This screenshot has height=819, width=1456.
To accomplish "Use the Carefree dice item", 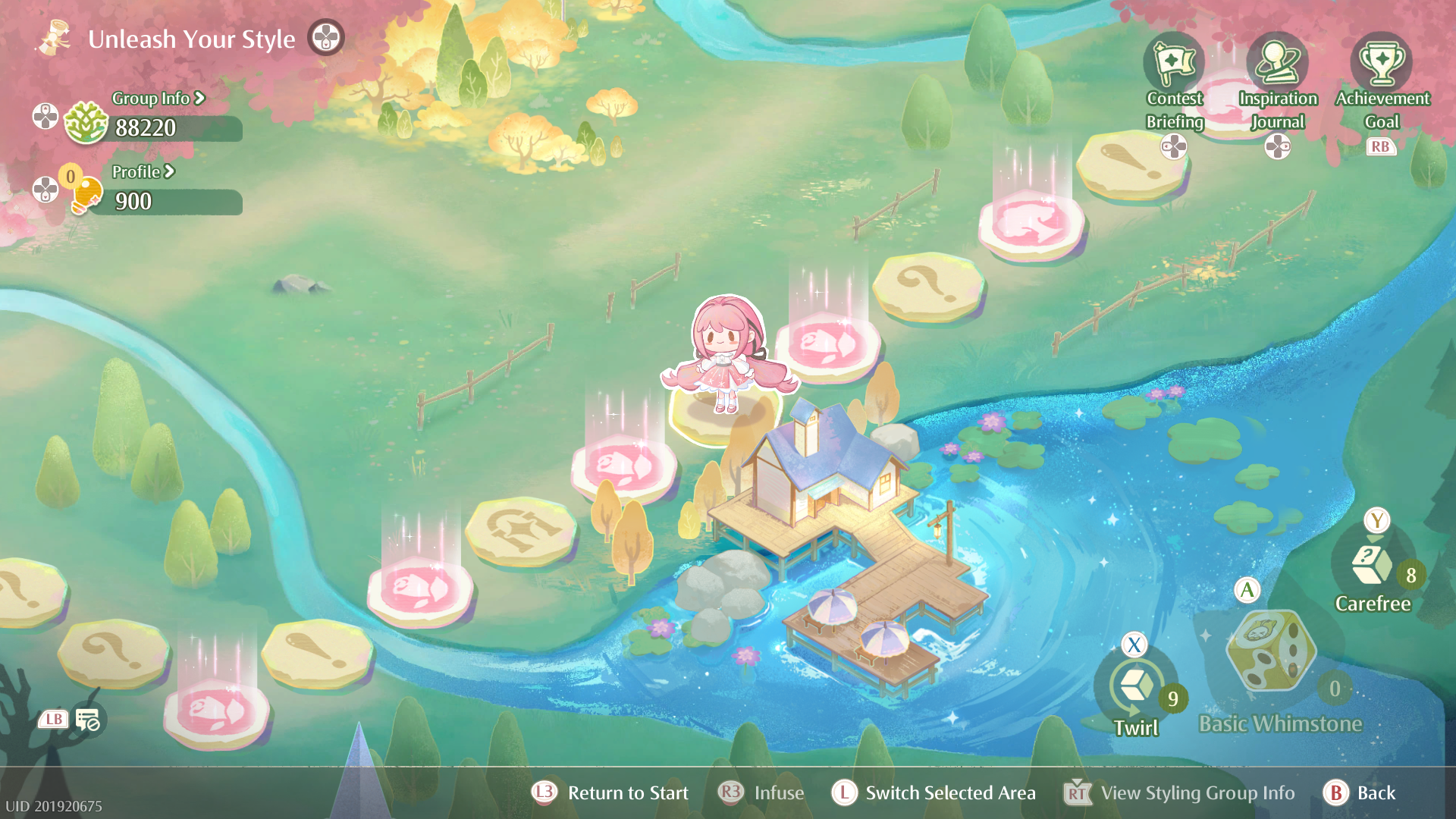I will click(1372, 565).
